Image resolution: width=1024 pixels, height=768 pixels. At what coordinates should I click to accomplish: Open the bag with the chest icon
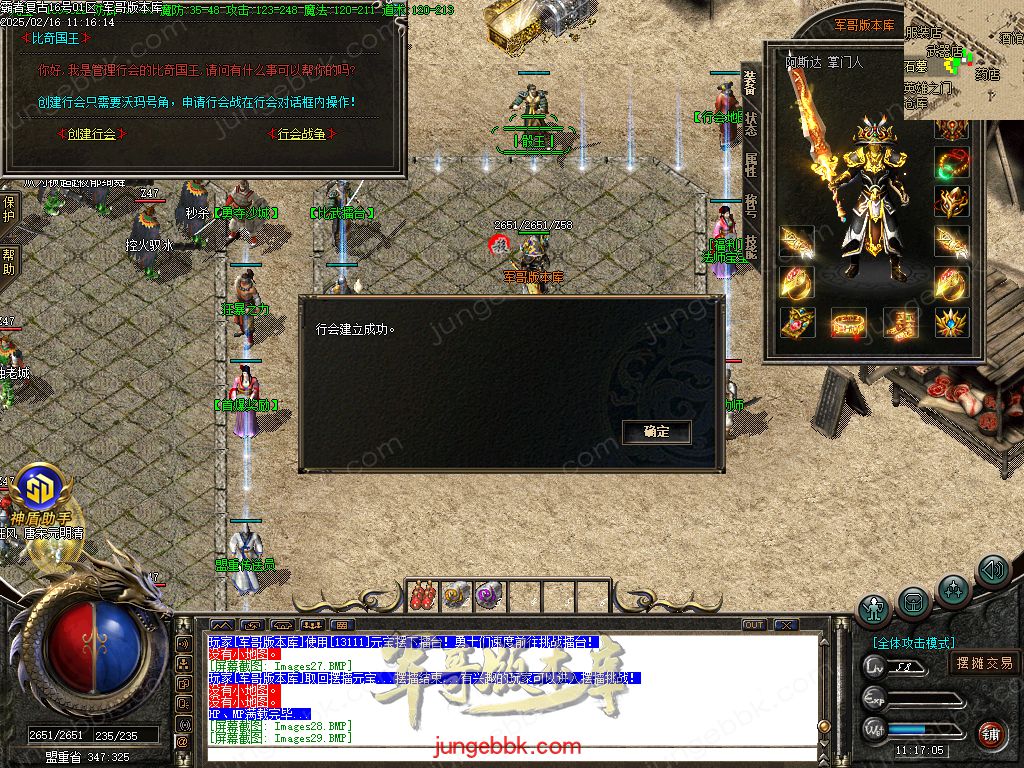(x=913, y=601)
